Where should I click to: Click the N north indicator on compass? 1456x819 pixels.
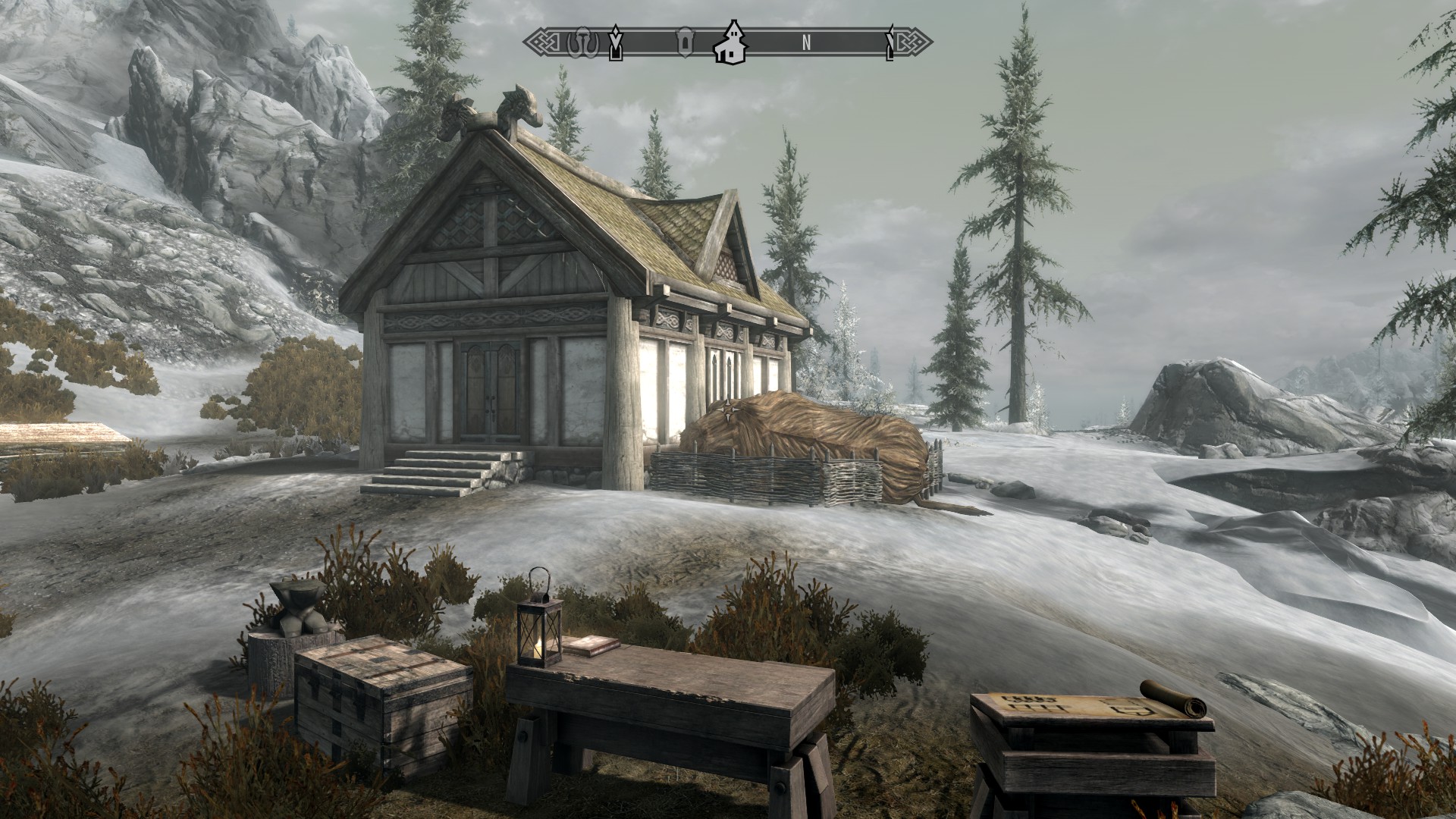point(807,43)
